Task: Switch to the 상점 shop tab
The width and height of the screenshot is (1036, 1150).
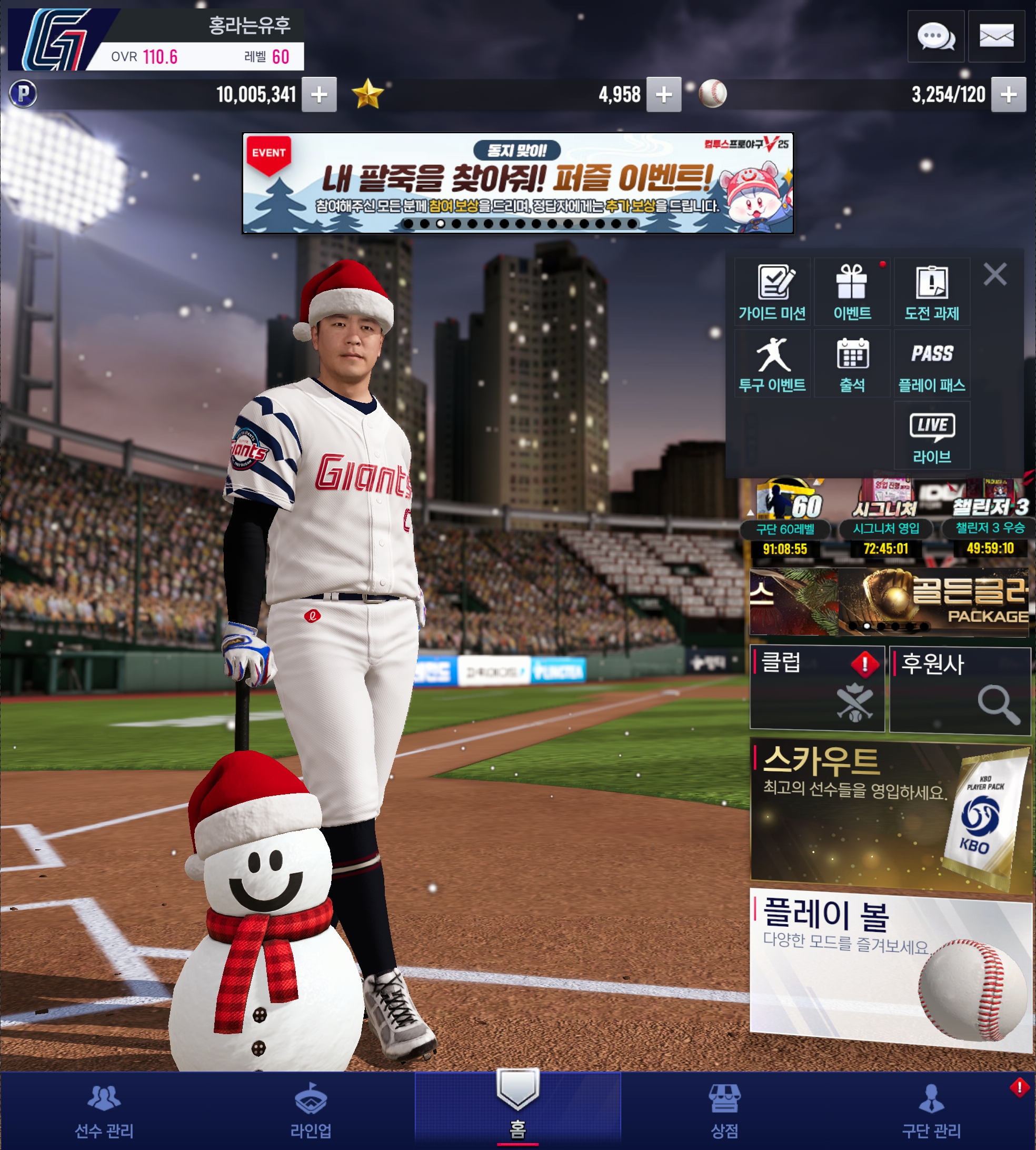Action: coord(724,1111)
